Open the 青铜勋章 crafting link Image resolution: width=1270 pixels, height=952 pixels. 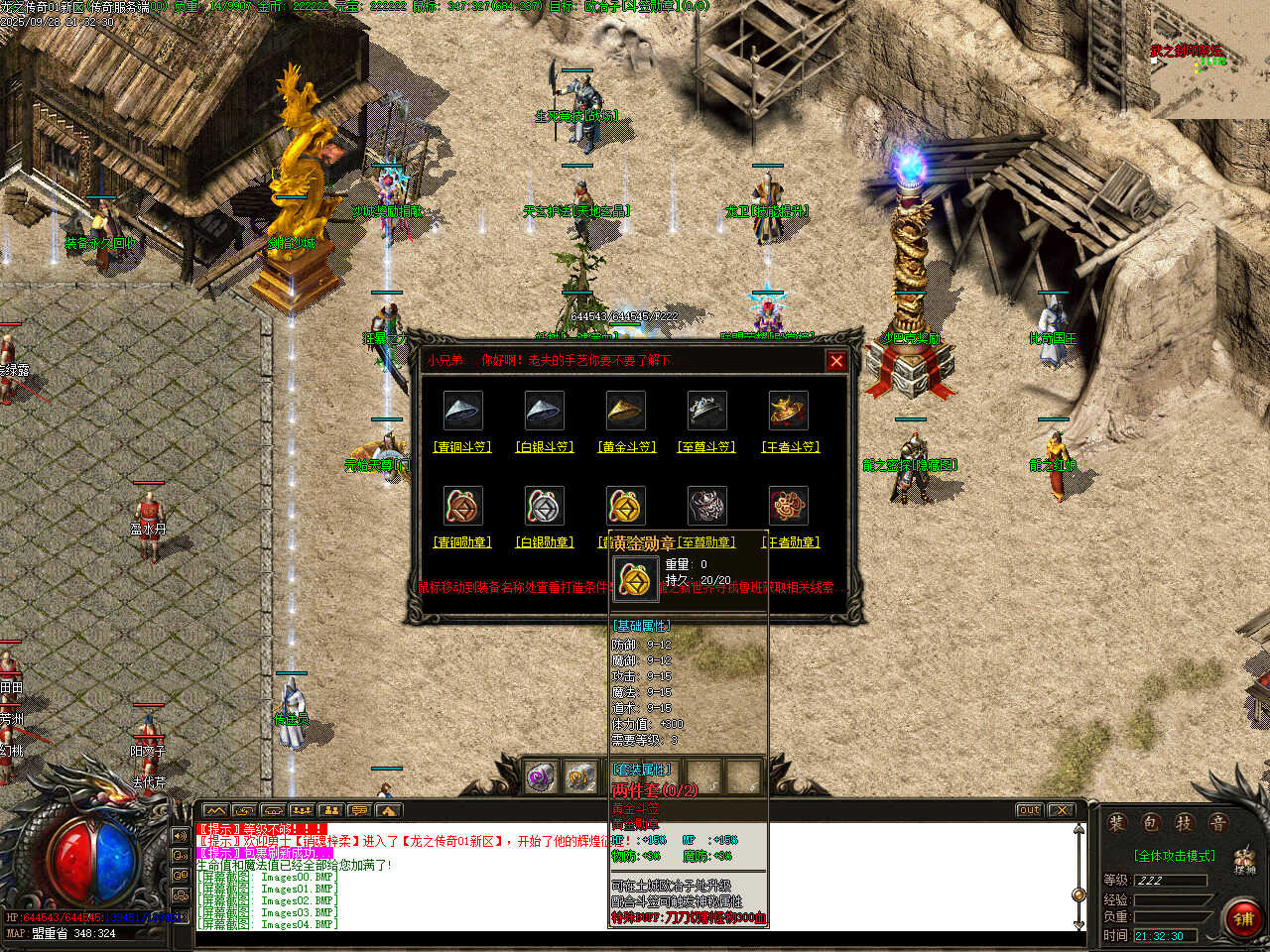tap(462, 542)
